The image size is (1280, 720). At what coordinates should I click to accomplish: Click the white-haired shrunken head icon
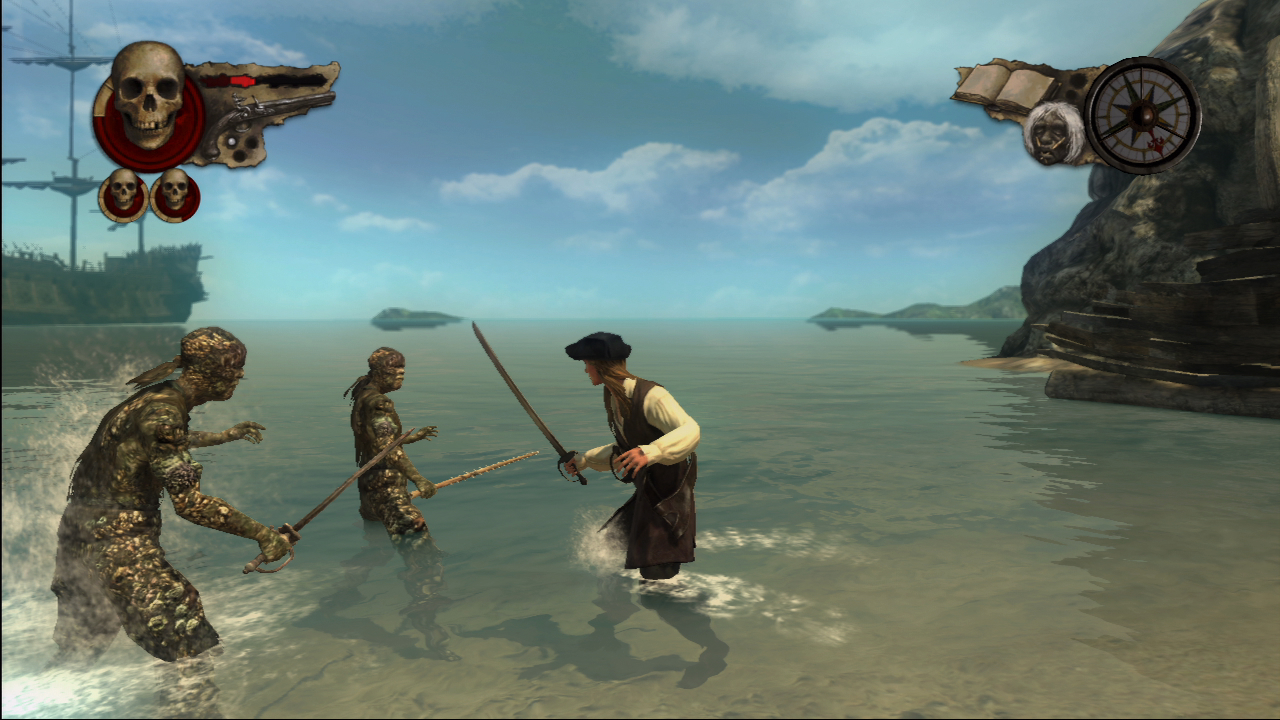coord(1053,132)
